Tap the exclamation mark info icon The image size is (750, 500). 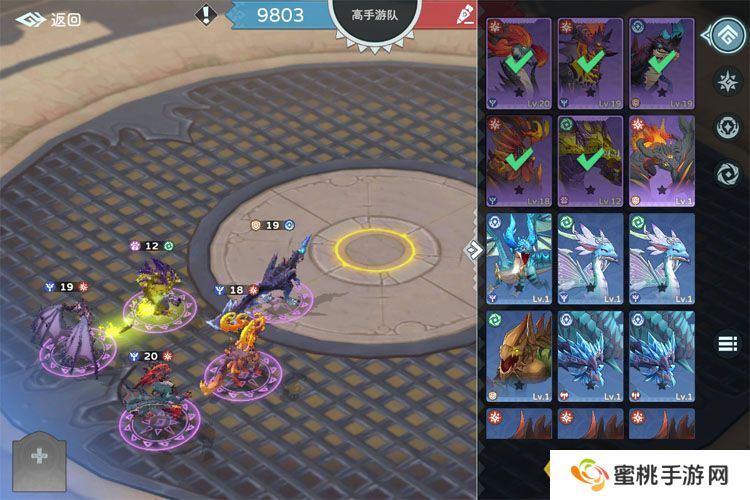click(x=206, y=15)
